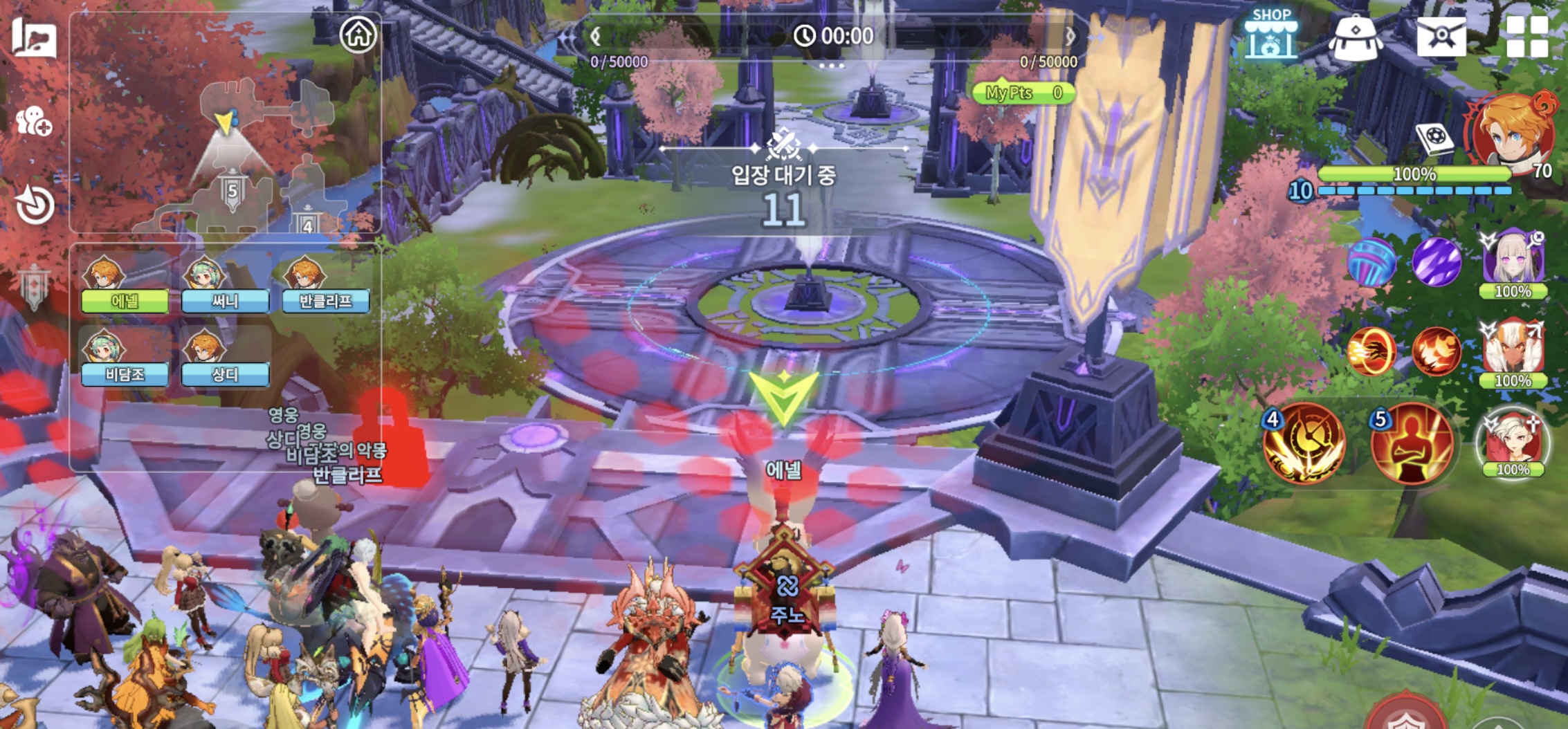
Task: Activate the red silhouette skill numbered 5
Action: [x=1412, y=443]
